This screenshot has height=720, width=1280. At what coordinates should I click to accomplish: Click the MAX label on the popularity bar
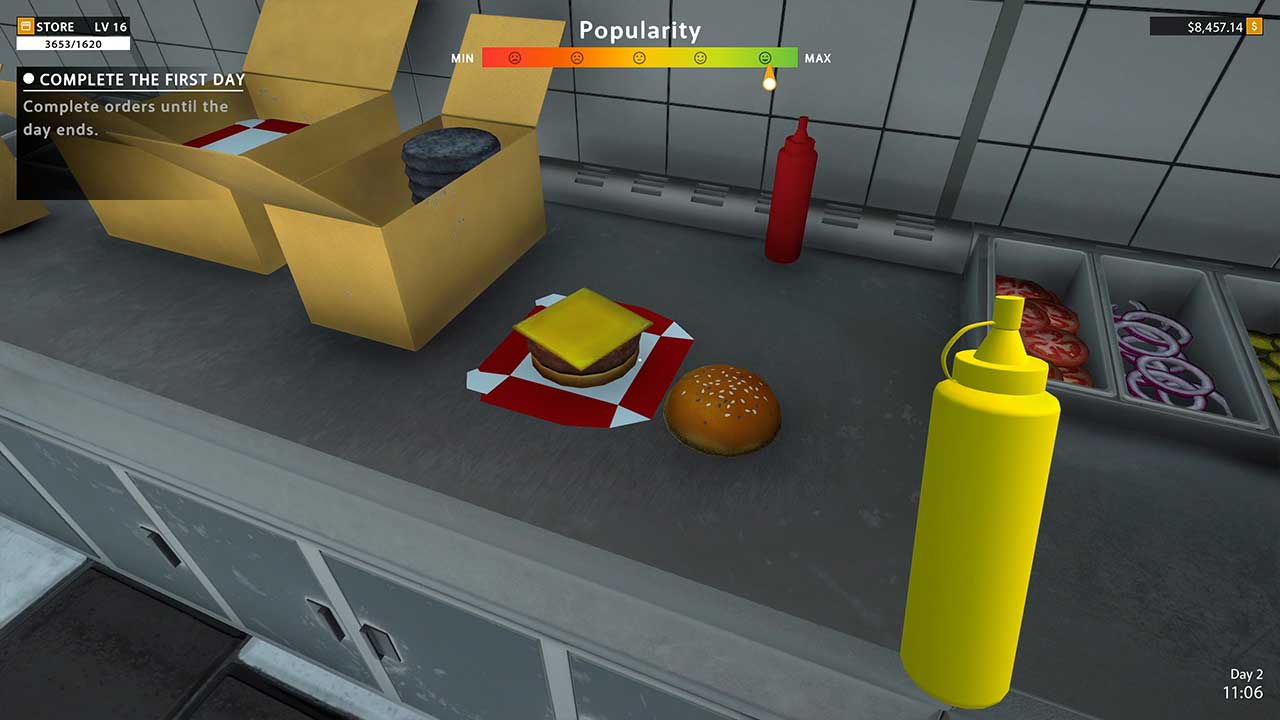[820, 57]
